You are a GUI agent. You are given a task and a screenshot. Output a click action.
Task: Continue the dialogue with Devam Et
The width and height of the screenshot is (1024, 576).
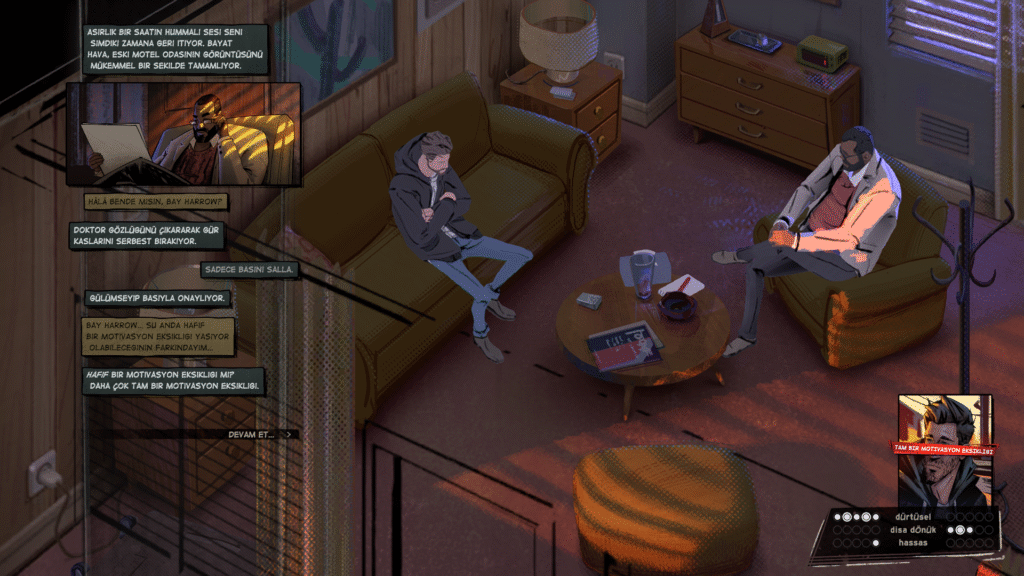pyautogui.click(x=260, y=434)
